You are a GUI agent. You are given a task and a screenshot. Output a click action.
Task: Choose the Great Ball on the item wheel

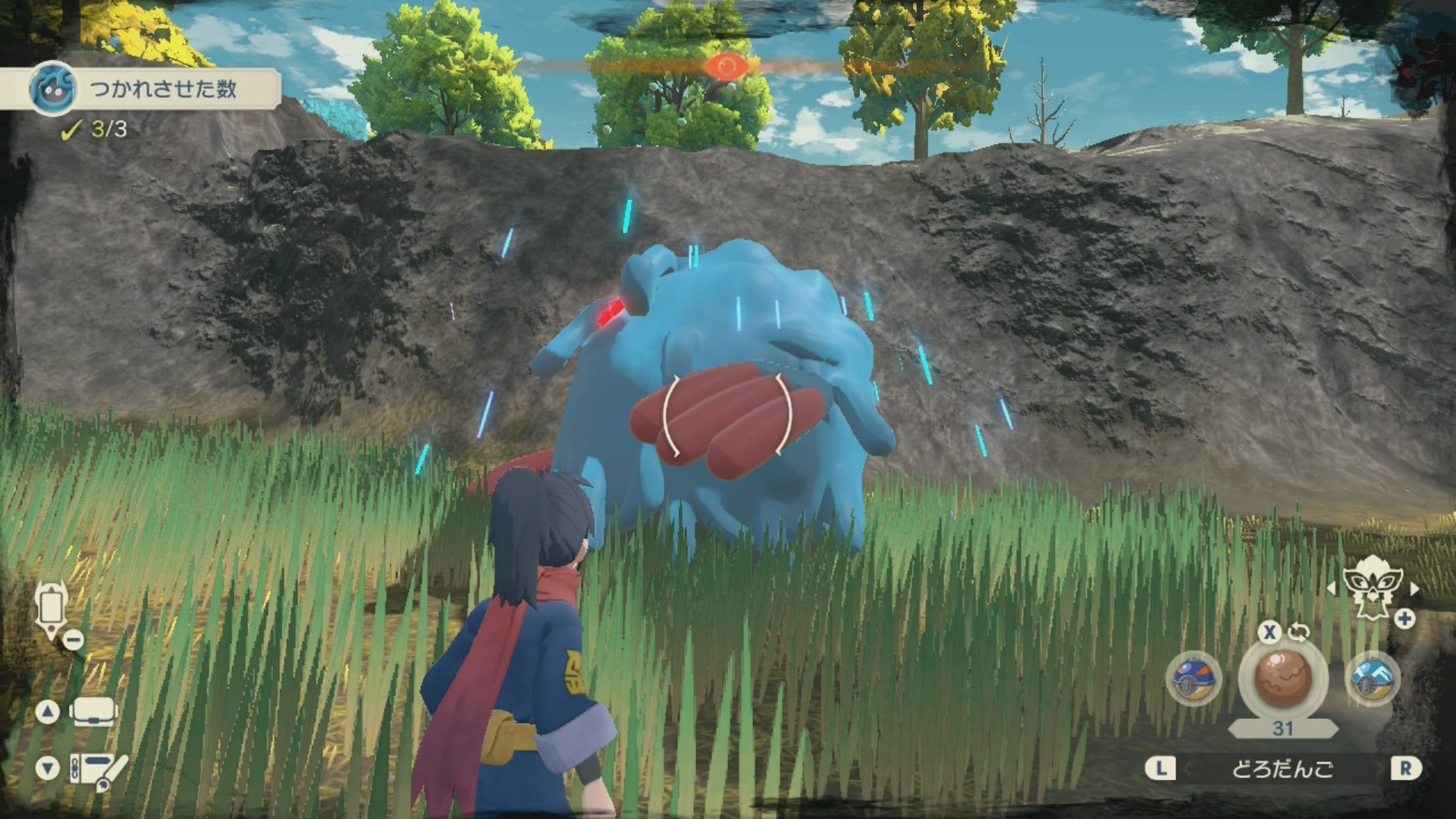click(1193, 679)
